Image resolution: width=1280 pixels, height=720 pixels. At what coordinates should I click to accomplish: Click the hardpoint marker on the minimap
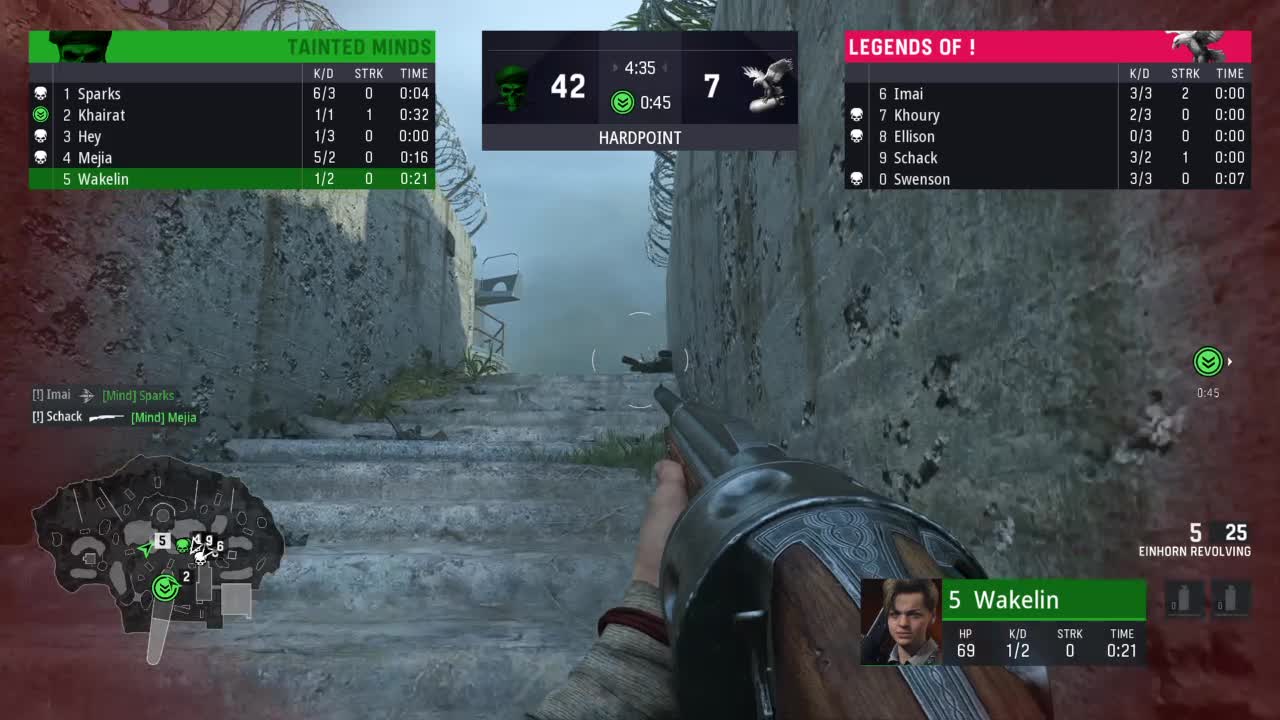click(x=166, y=588)
